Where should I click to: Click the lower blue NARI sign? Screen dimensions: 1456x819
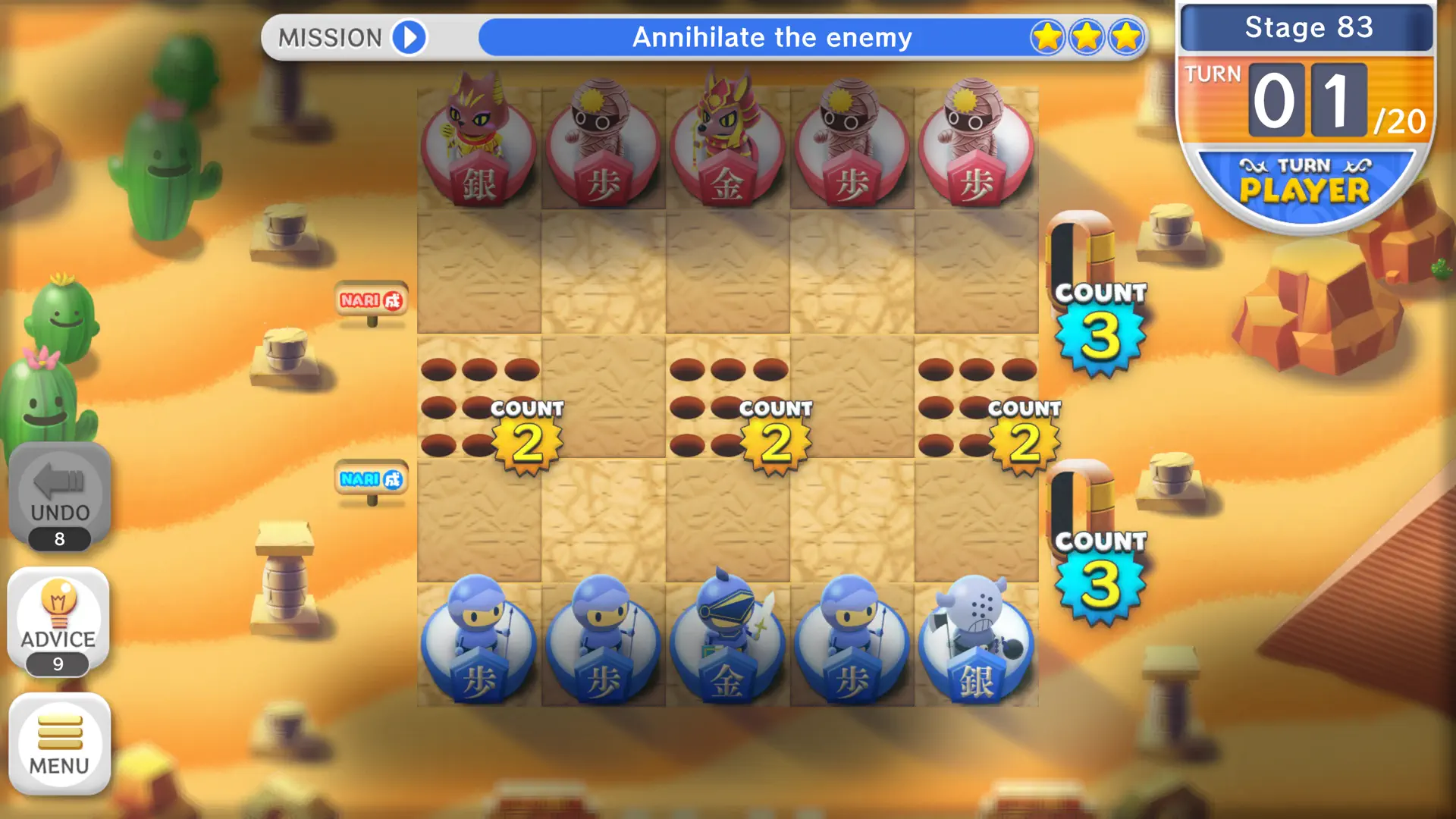(370, 479)
